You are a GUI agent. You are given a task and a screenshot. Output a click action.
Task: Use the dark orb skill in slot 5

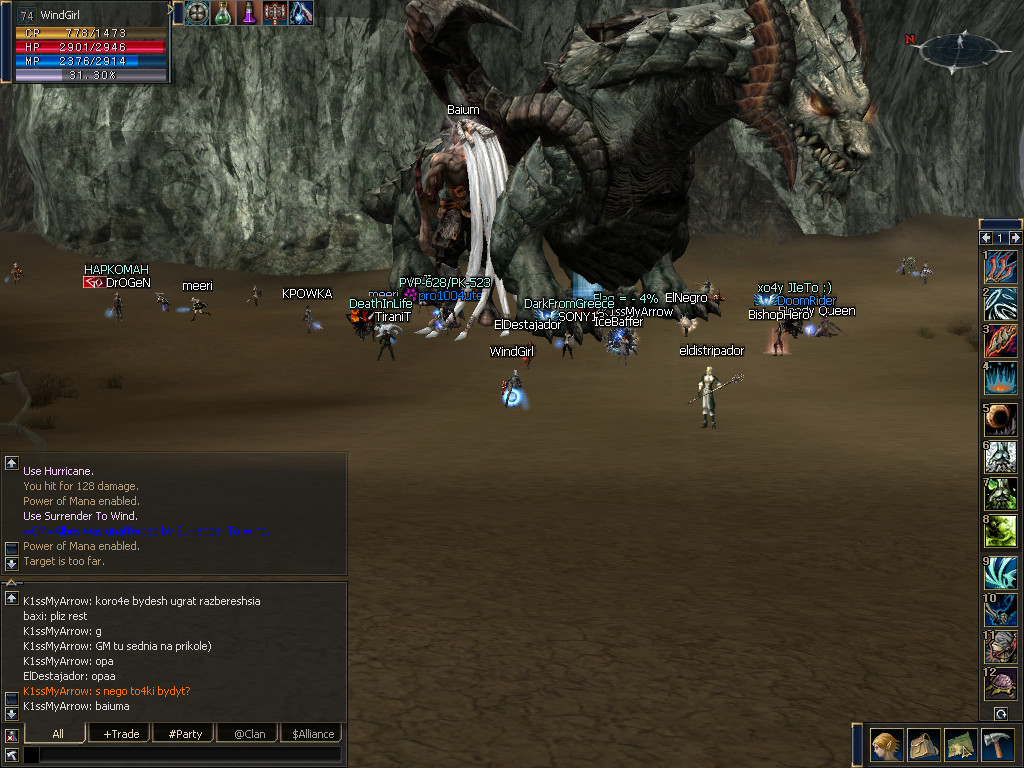(x=1000, y=419)
